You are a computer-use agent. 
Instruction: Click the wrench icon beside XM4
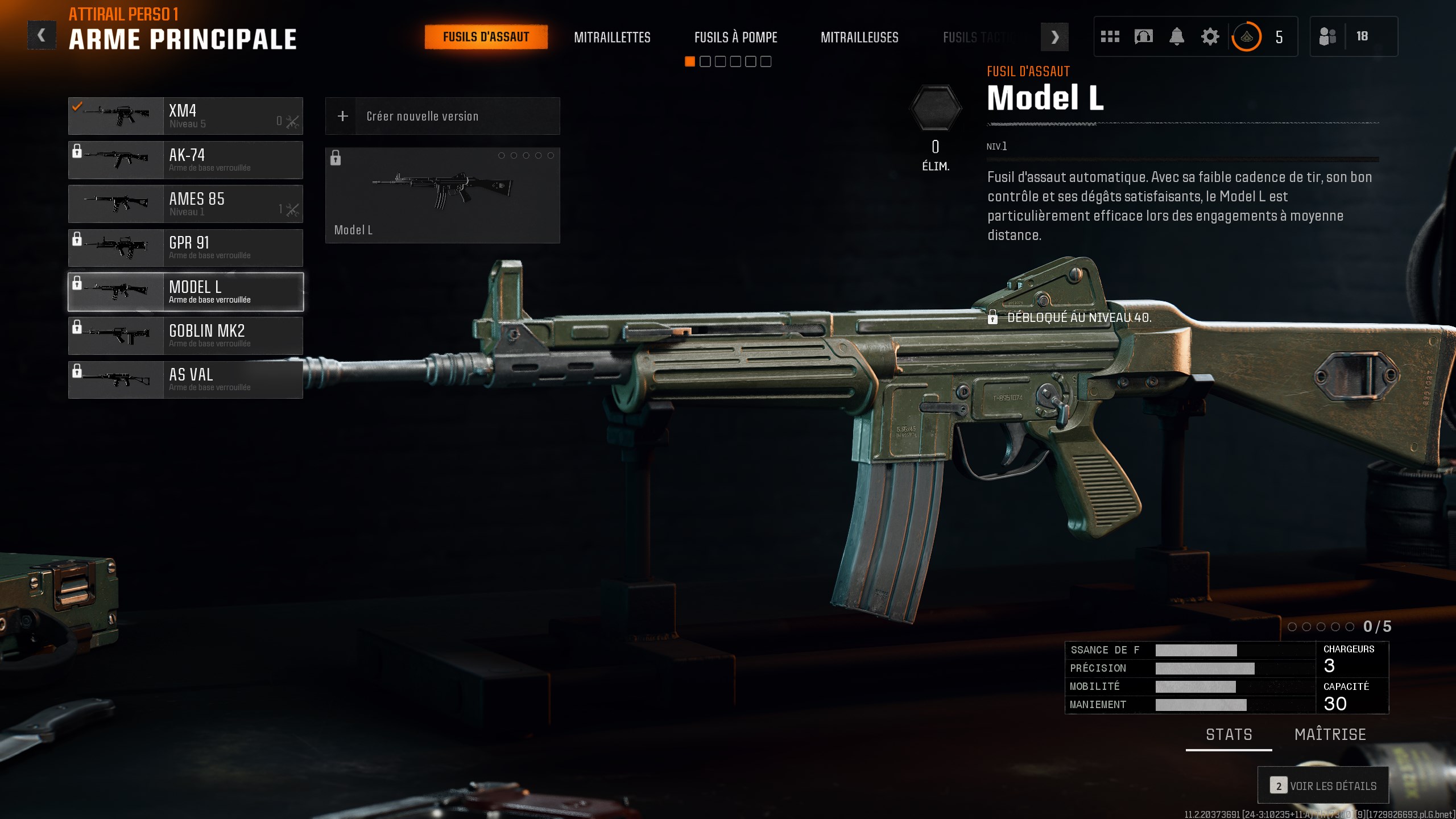pyautogui.click(x=293, y=120)
